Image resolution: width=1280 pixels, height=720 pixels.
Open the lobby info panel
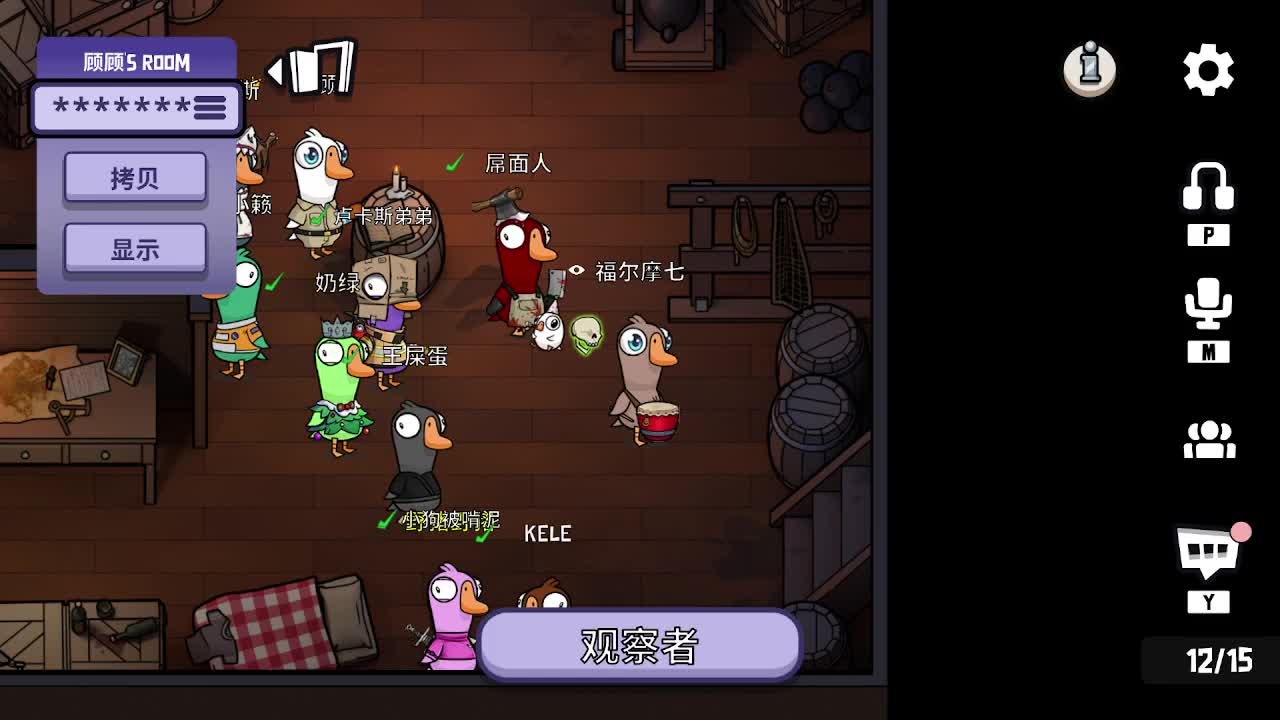pos(1089,68)
